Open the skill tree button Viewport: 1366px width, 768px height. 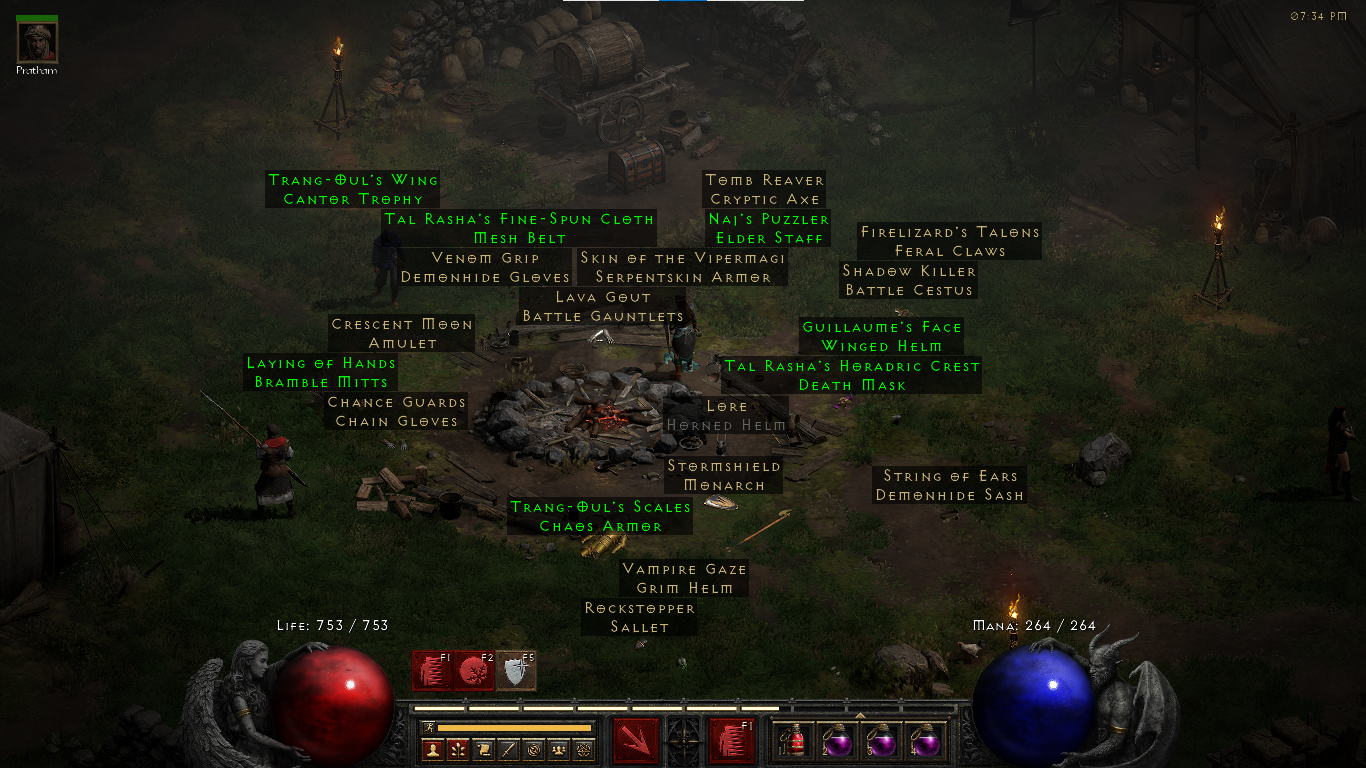click(458, 749)
